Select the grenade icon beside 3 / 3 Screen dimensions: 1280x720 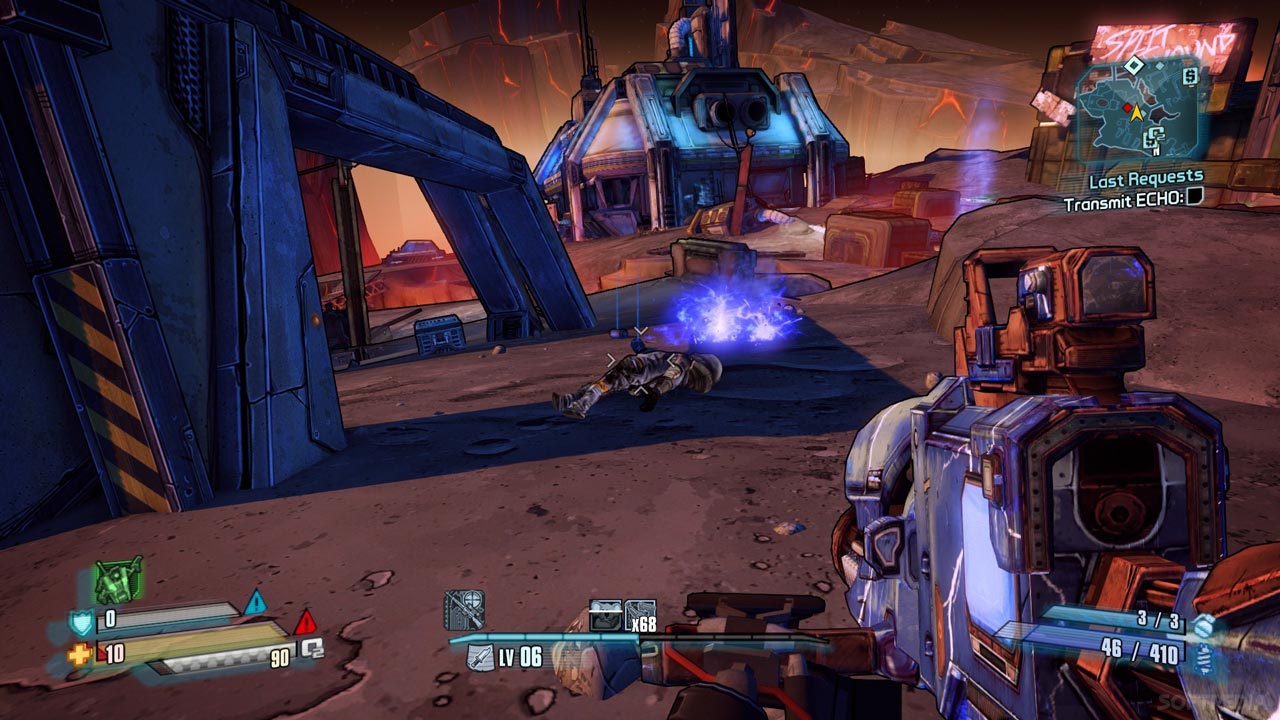click(1203, 624)
